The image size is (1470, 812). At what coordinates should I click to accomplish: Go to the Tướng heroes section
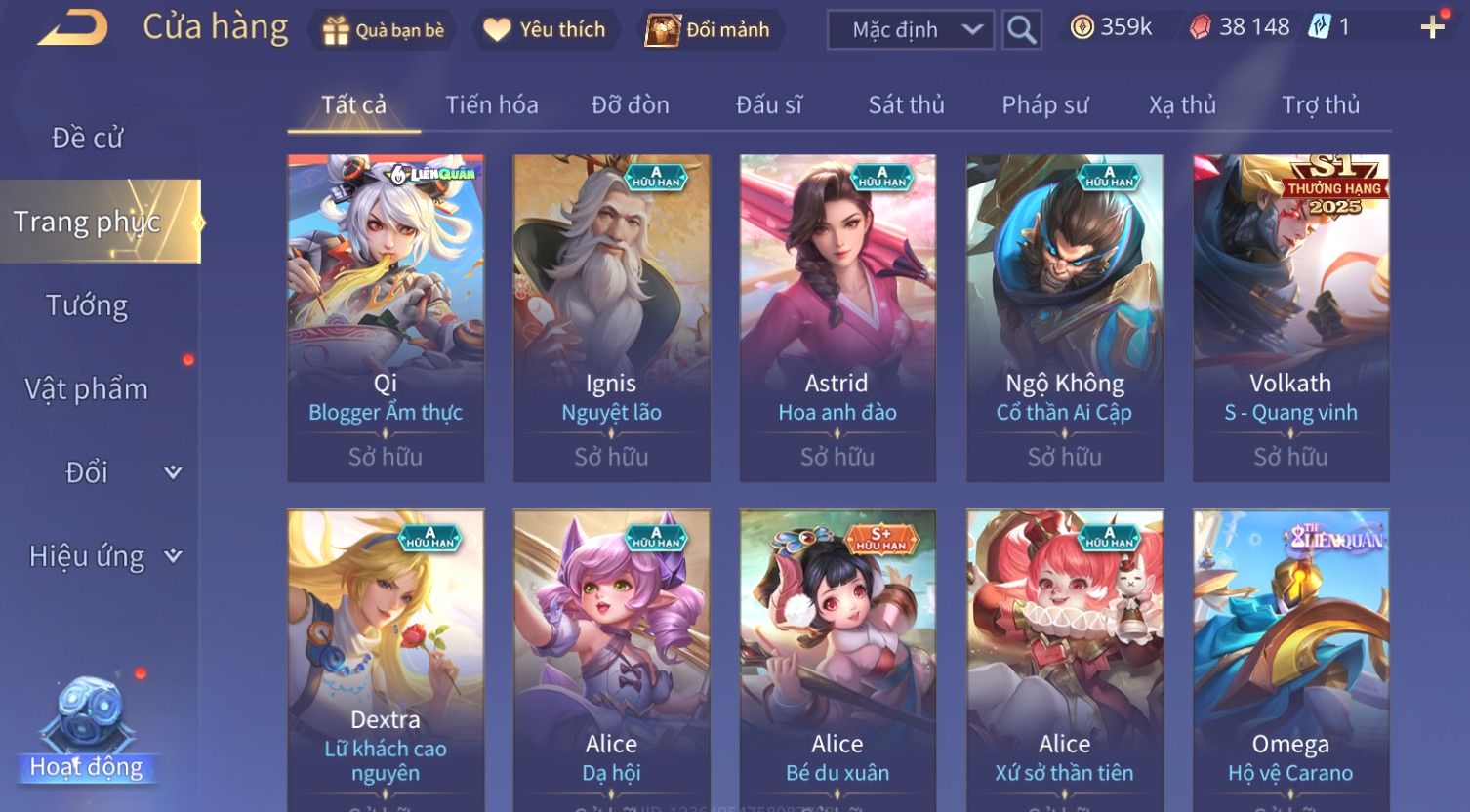(x=87, y=305)
